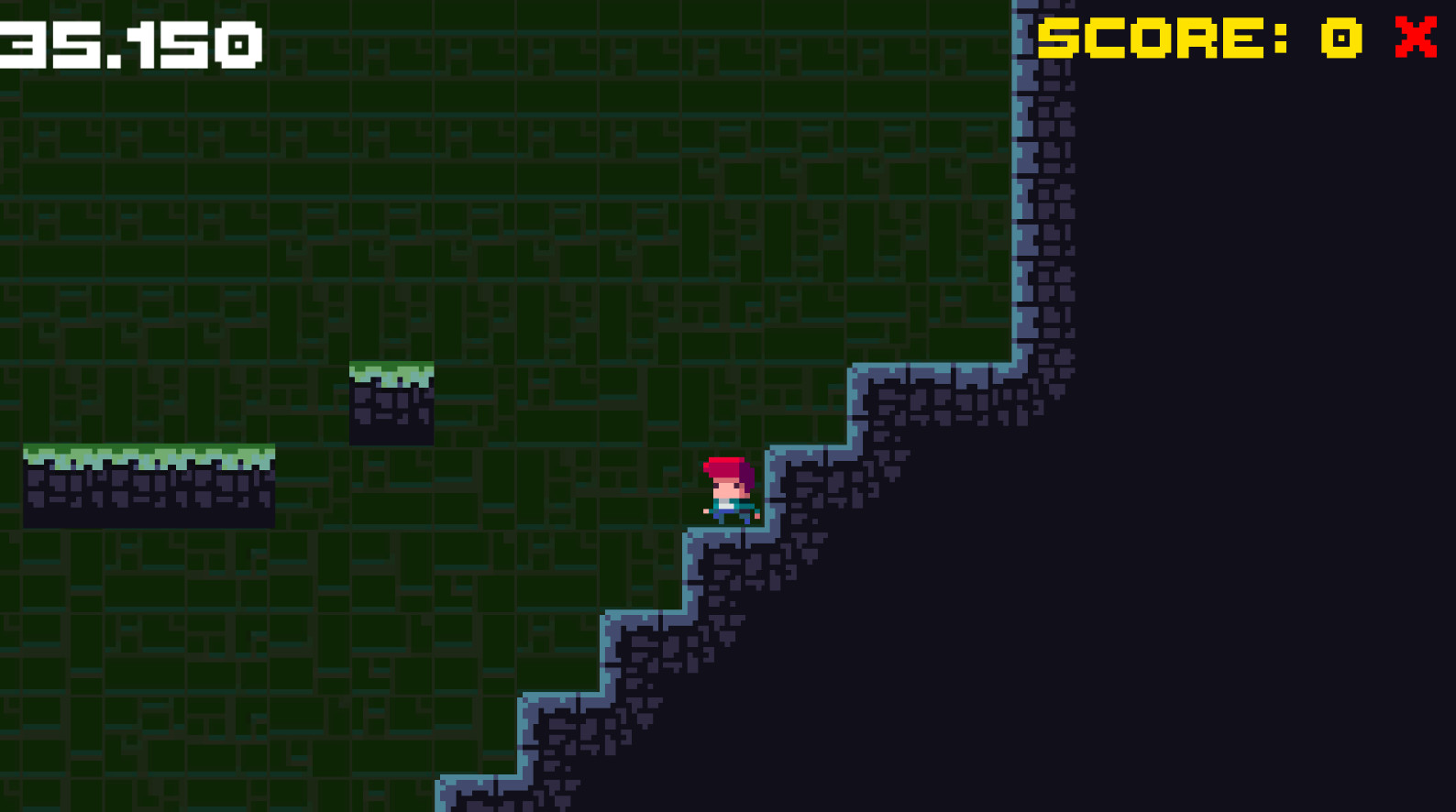Click the grass tuft atop the small platform
The image size is (1456, 812).
tap(390, 368)
